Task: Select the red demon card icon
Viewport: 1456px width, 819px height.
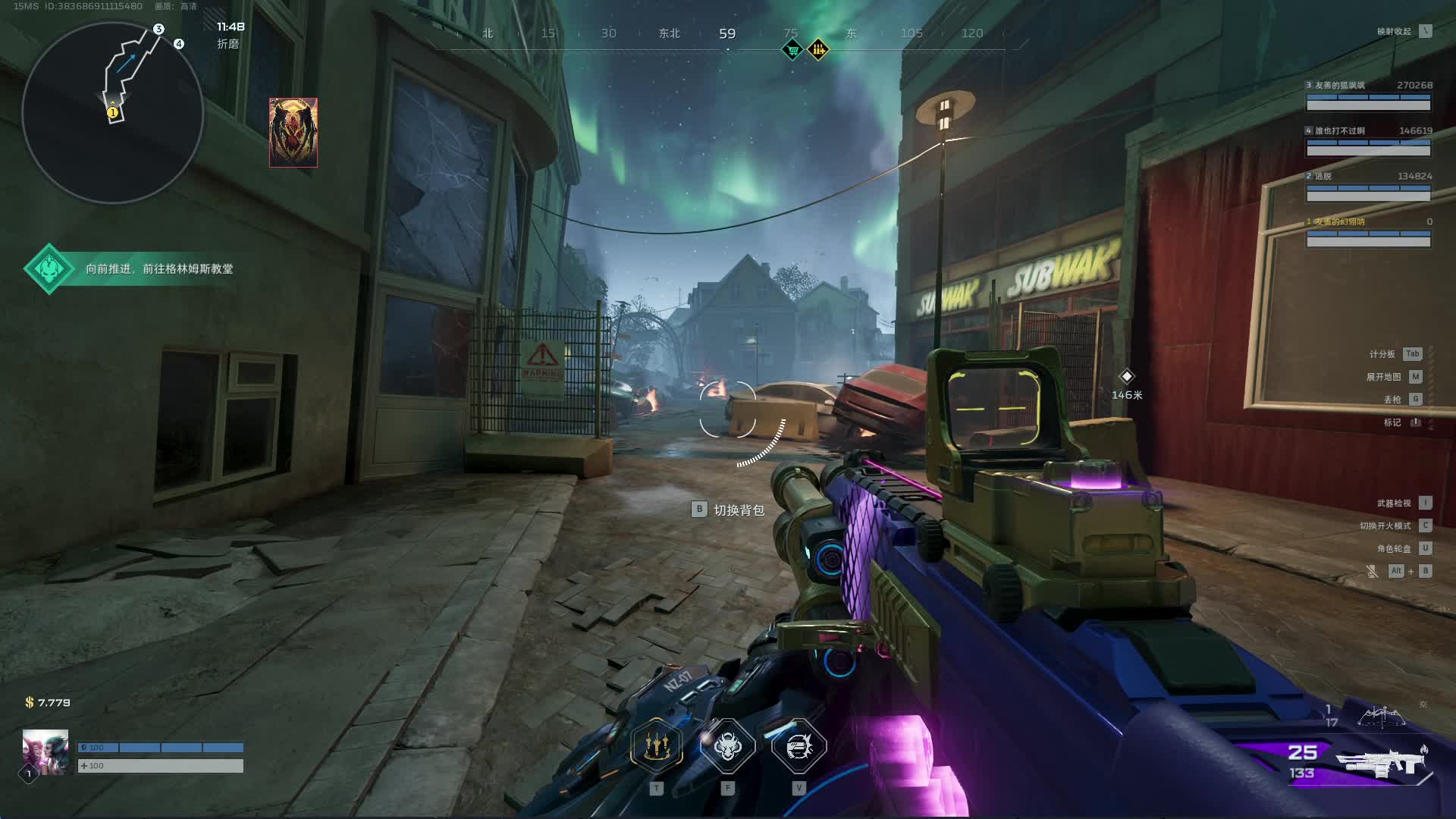Action: (293, 132)
